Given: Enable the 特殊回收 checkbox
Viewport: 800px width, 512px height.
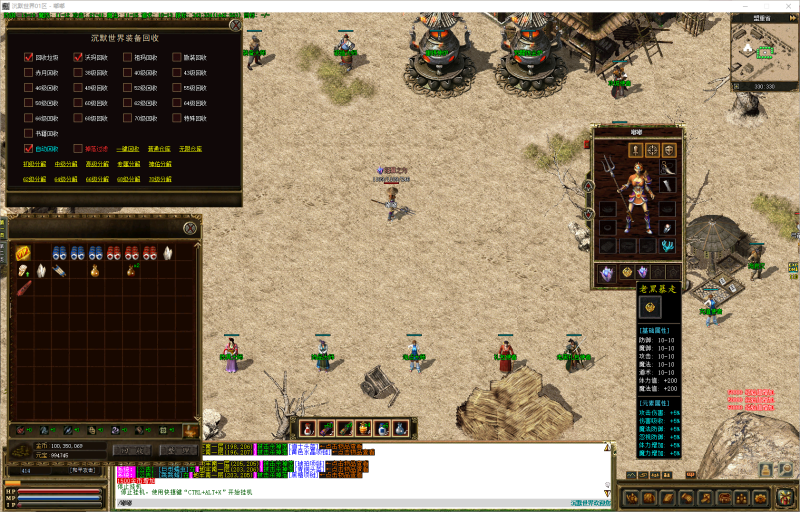Looking at the screenshot, I should (176, 118).
